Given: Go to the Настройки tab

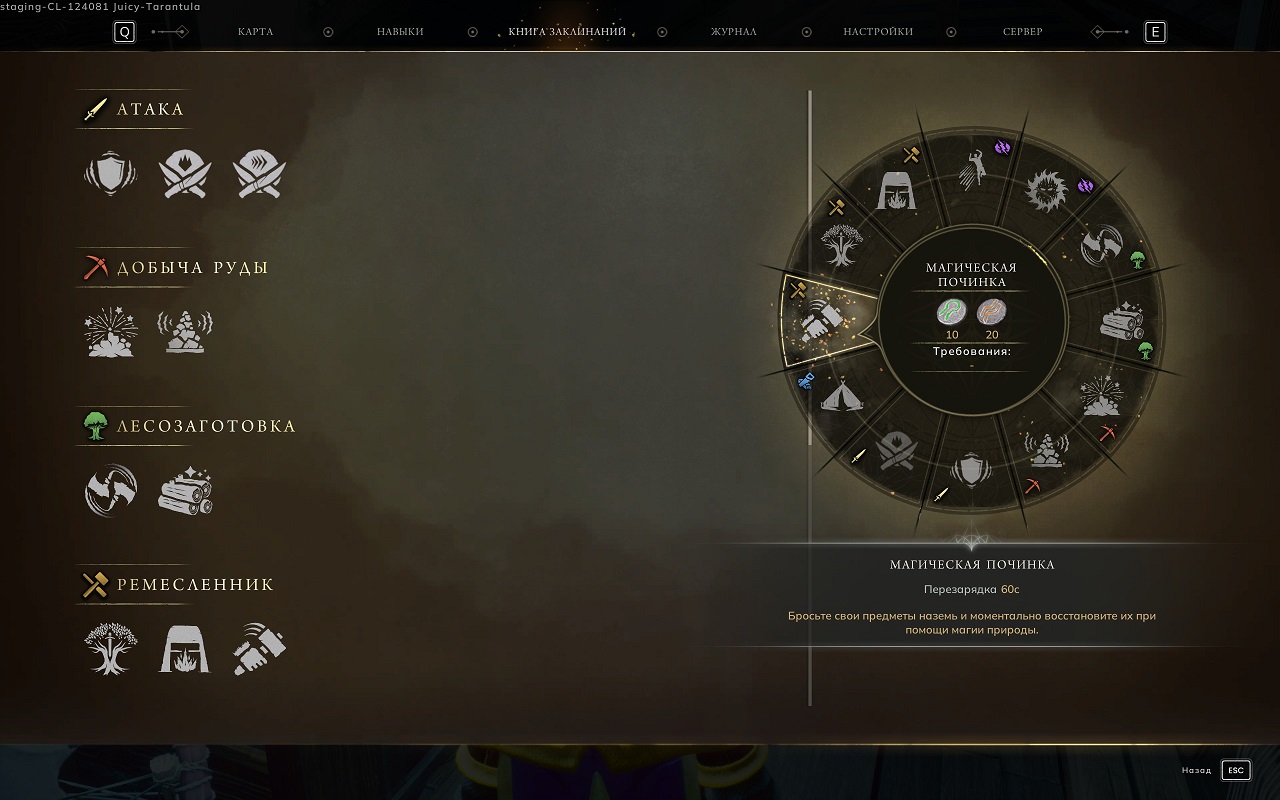Looking at the screenshot, I should (x=878, y=32).
